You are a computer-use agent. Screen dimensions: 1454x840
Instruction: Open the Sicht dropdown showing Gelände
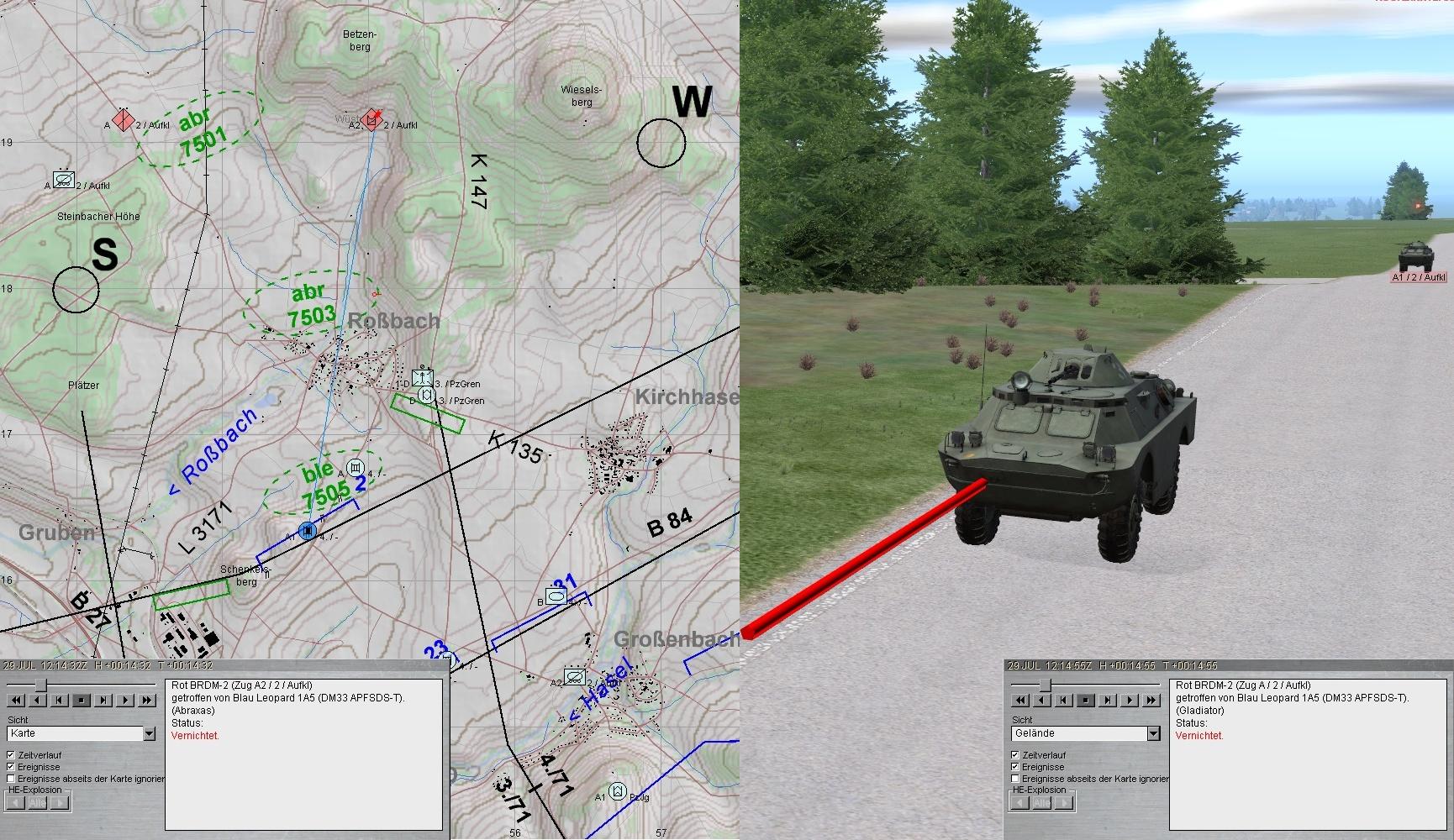1153,733
